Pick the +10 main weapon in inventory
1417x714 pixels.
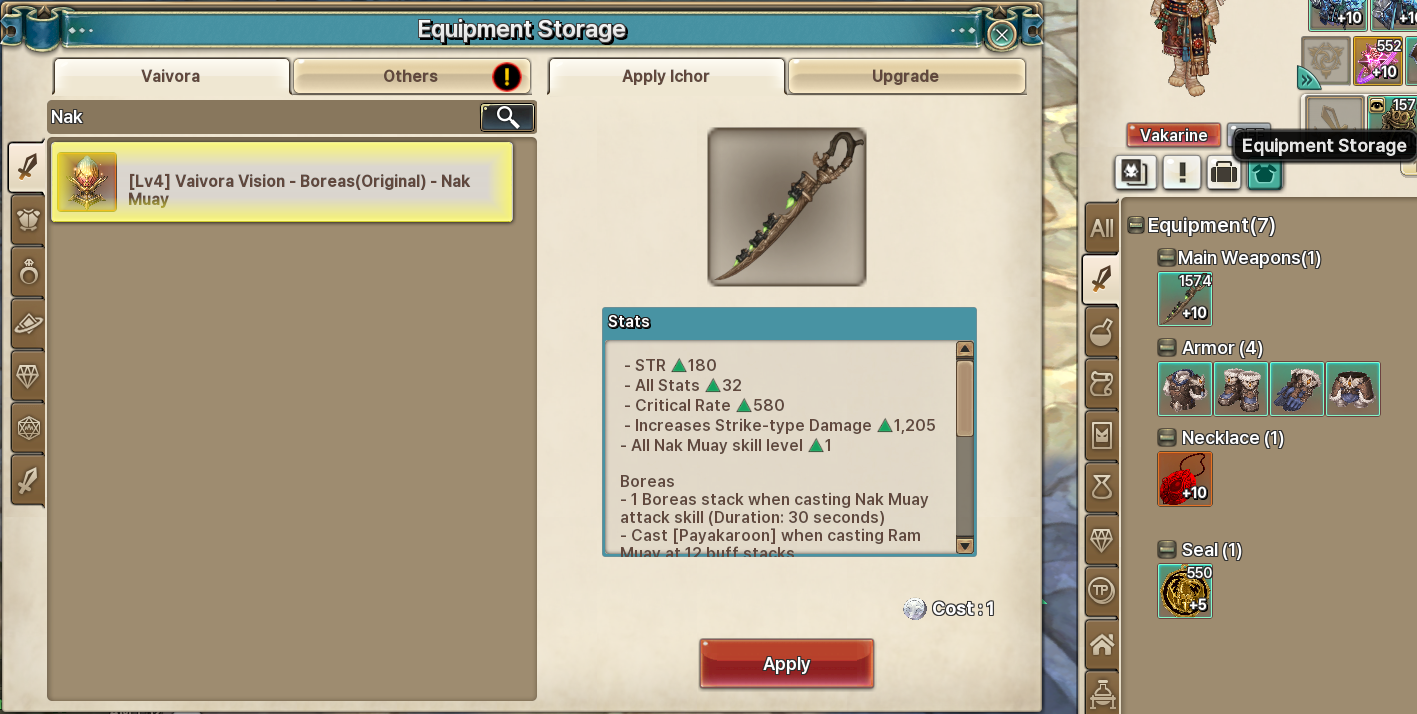(1185, 299)
